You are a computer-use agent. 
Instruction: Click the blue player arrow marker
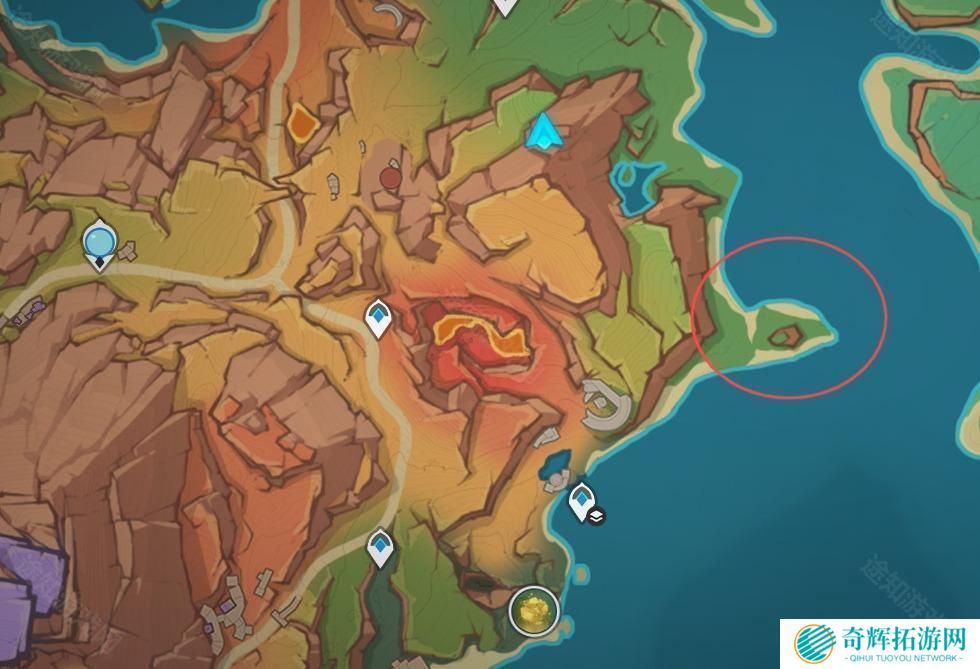point(543,132)
